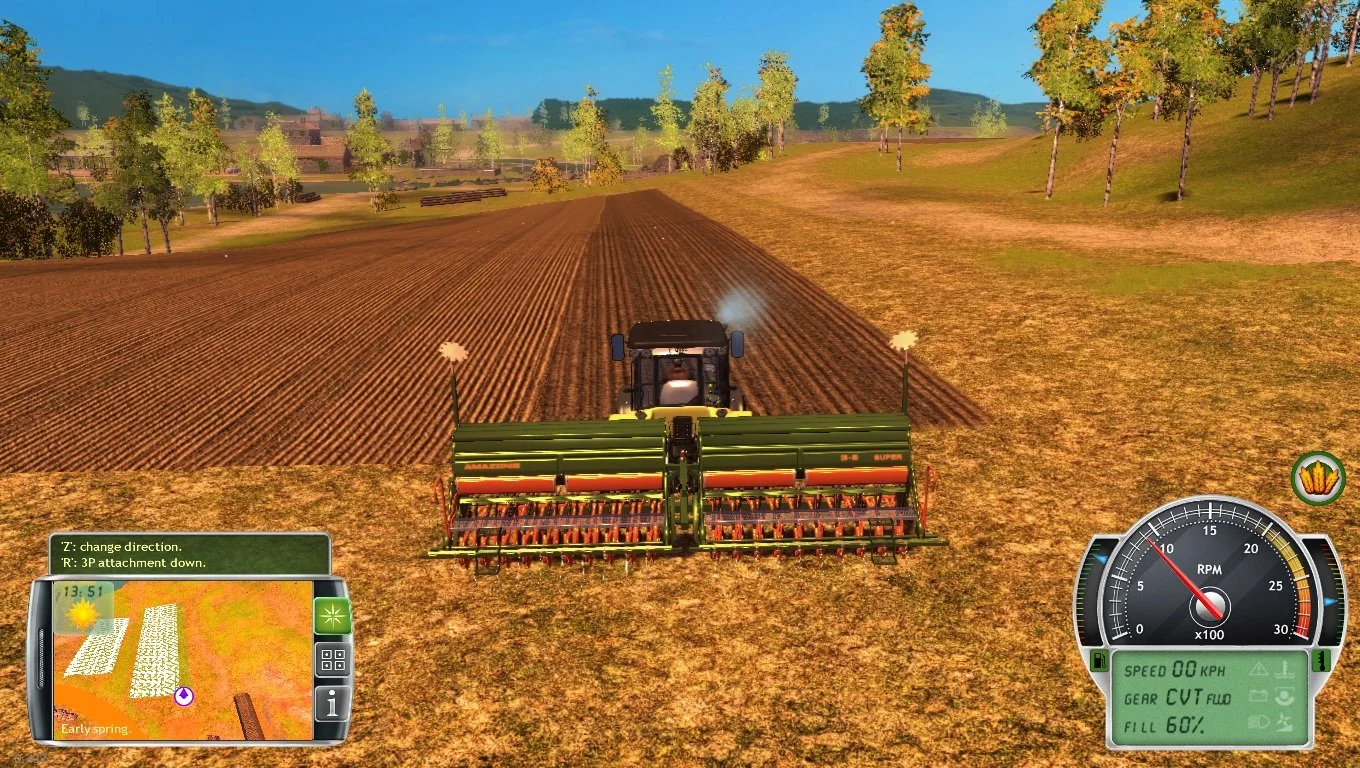1360x768 pixels.
Task: Toggle the headlights indicator on the dashboard
Action: 1260,721
